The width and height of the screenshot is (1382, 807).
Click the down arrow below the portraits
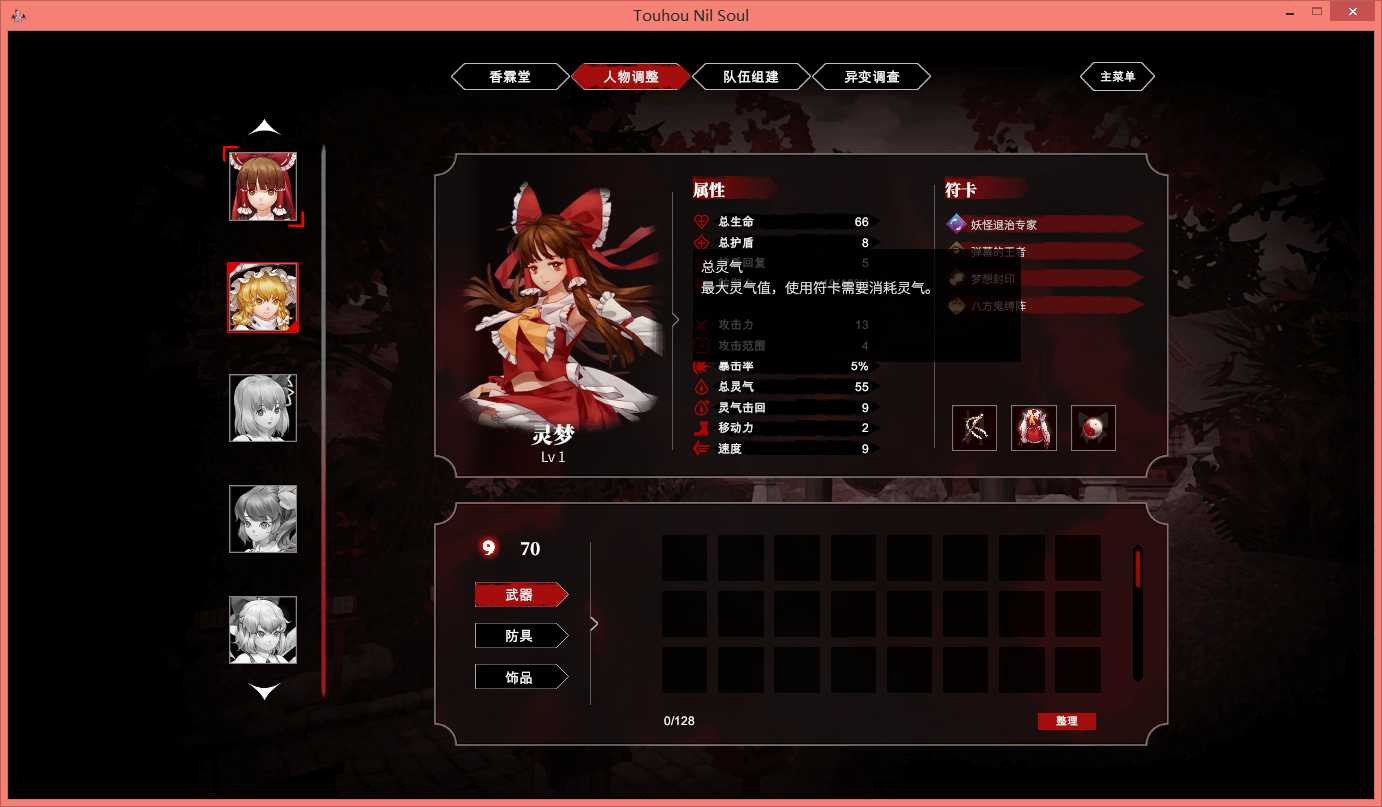coord(264,691)
